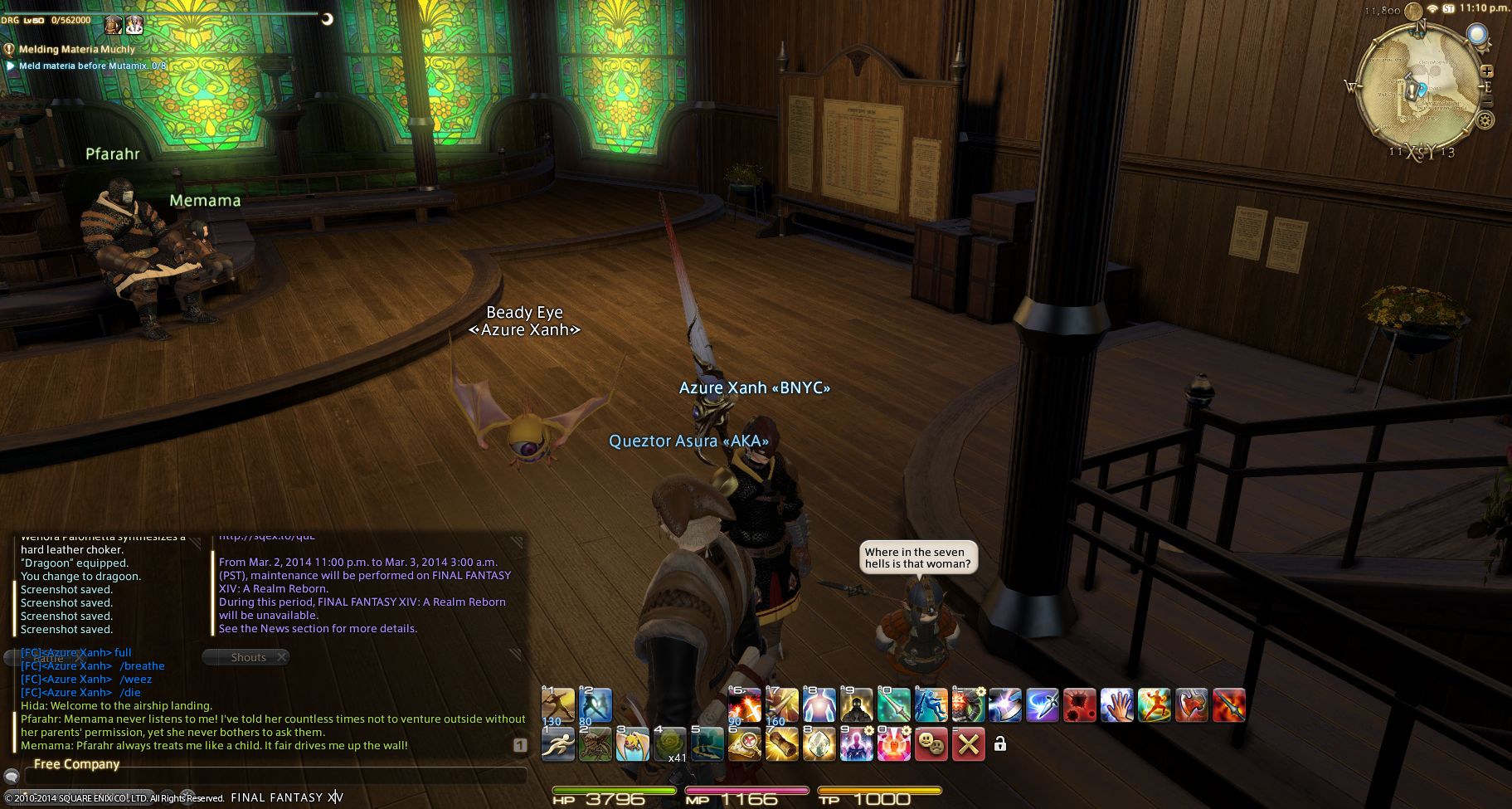This screenshot has width=1512, height=809.
Task: Focus the Free Company chat input box
Action: coord(274,777)
